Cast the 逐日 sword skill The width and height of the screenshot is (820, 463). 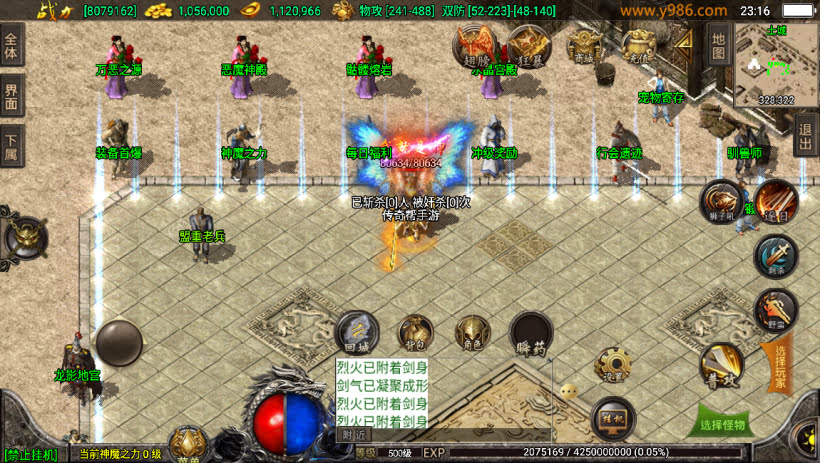774,200
